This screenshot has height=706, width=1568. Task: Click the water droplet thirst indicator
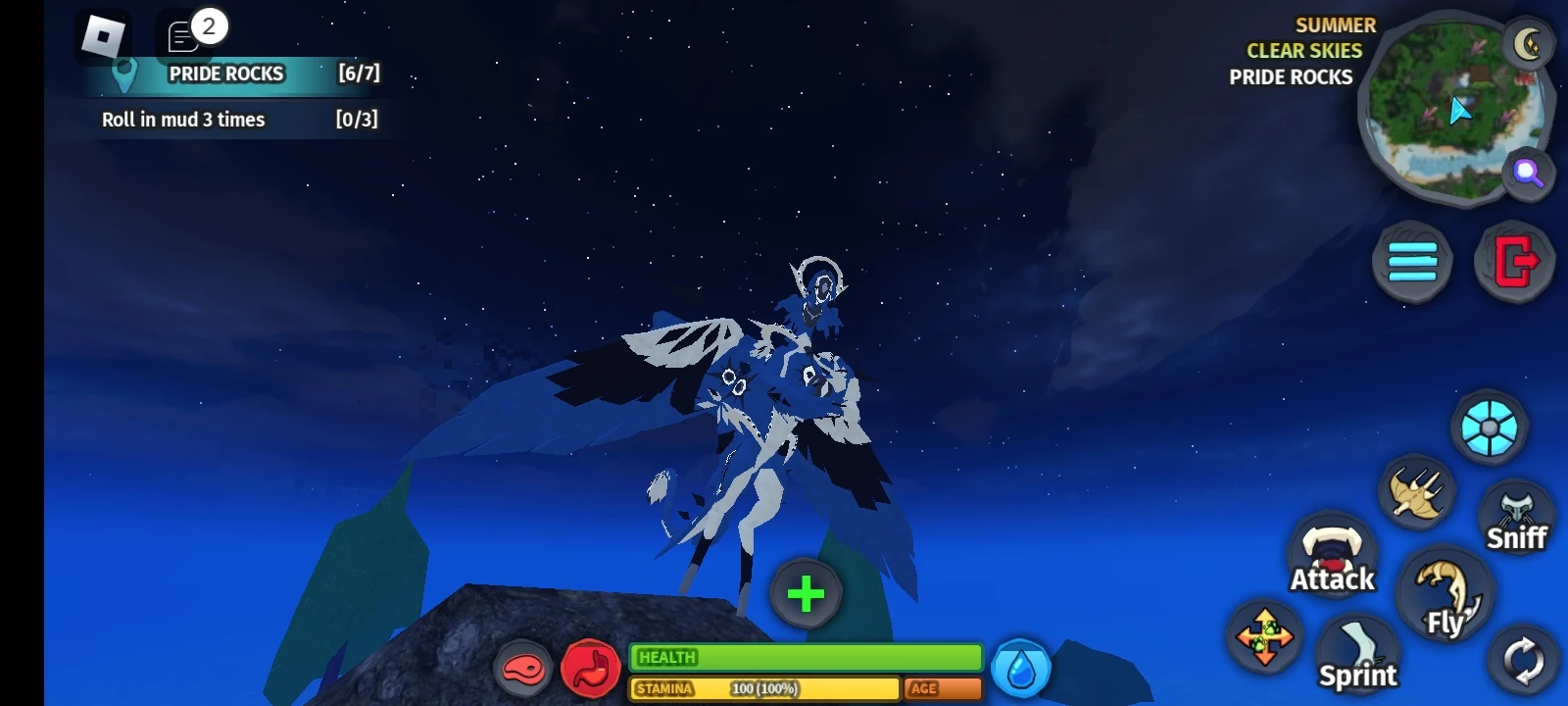[1019, 667]
